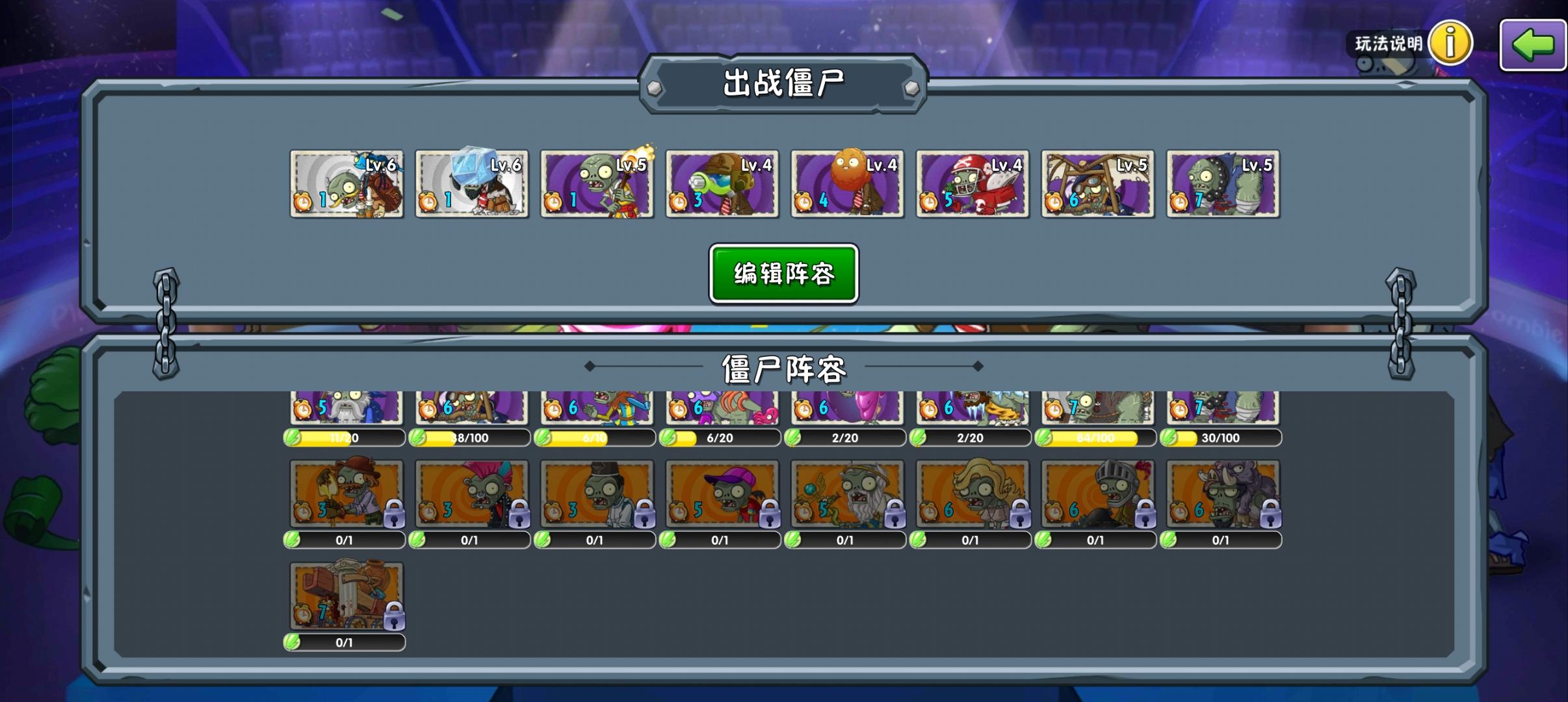This screenshot has height=702, width=1568.
Task: Open 编辑阵容 to edit the lineup
Action: [783, 274]
